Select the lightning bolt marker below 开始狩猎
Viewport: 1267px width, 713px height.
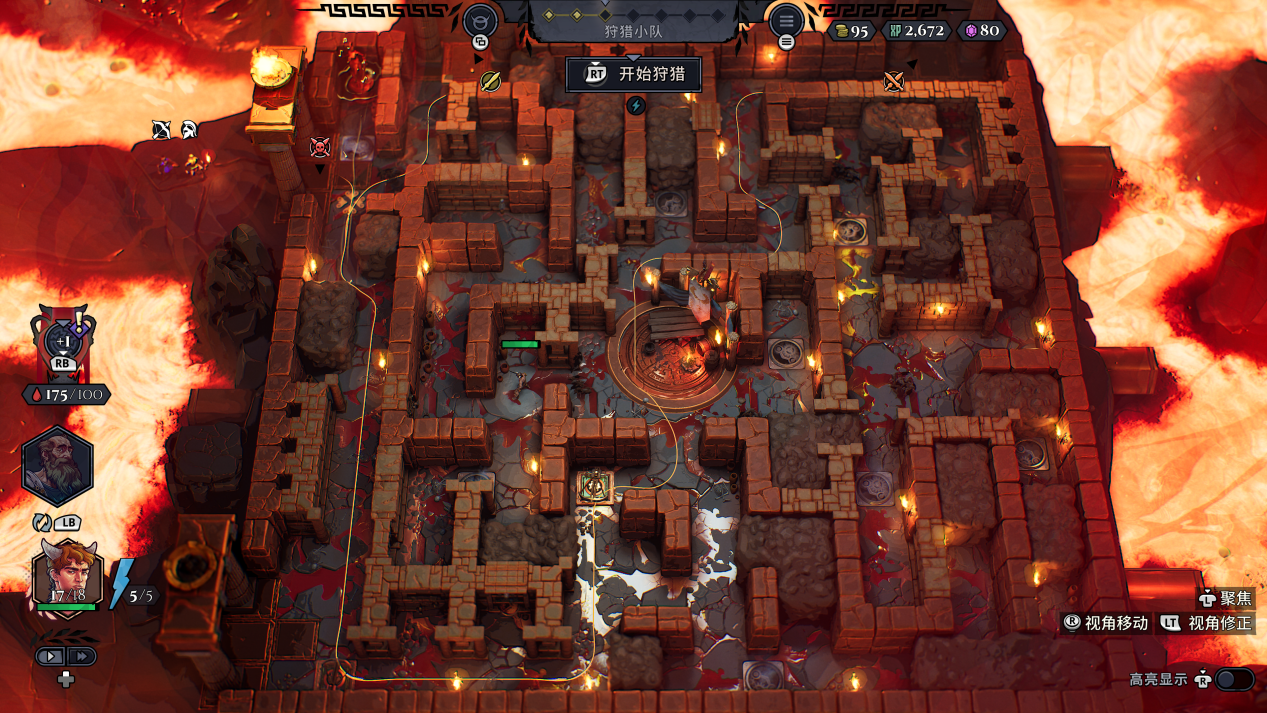click(x=636, y=105)
